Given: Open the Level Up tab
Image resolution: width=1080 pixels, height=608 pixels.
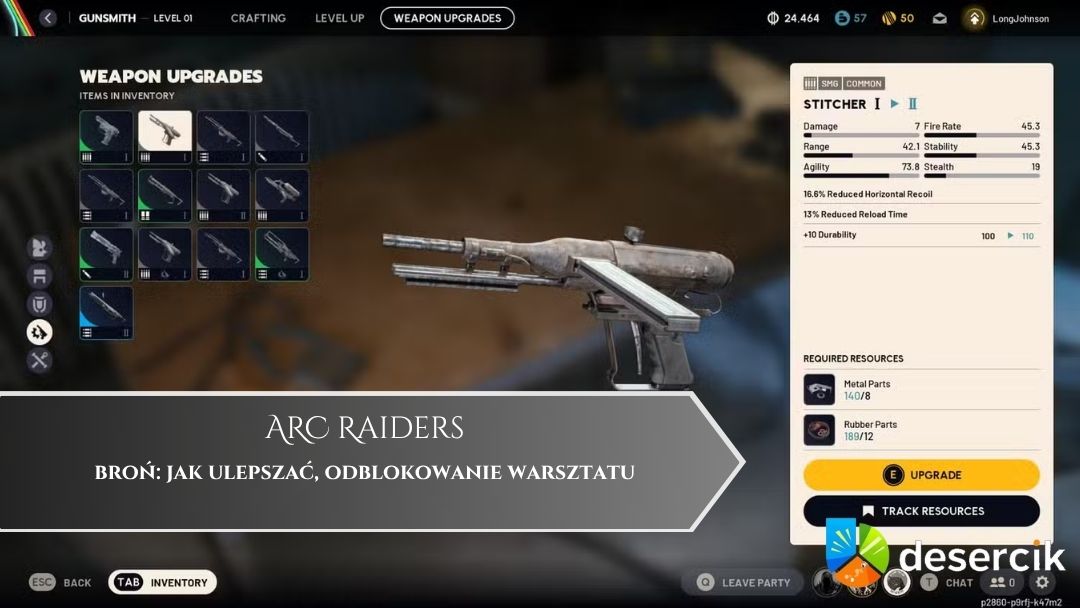Looking at the screenshot, I should [339, 18].
